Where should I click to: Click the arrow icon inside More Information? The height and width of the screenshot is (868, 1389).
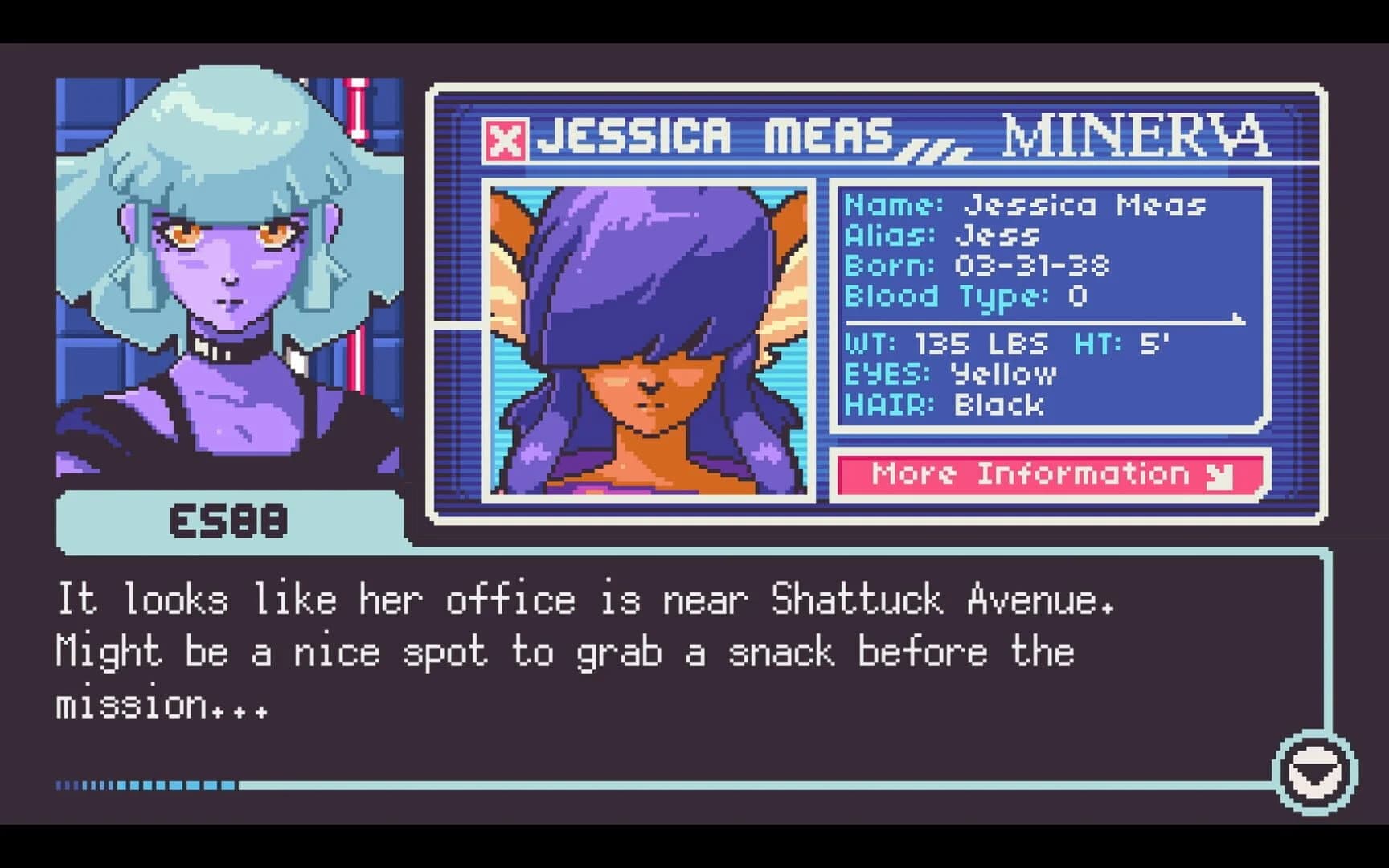click(1219, 475)
